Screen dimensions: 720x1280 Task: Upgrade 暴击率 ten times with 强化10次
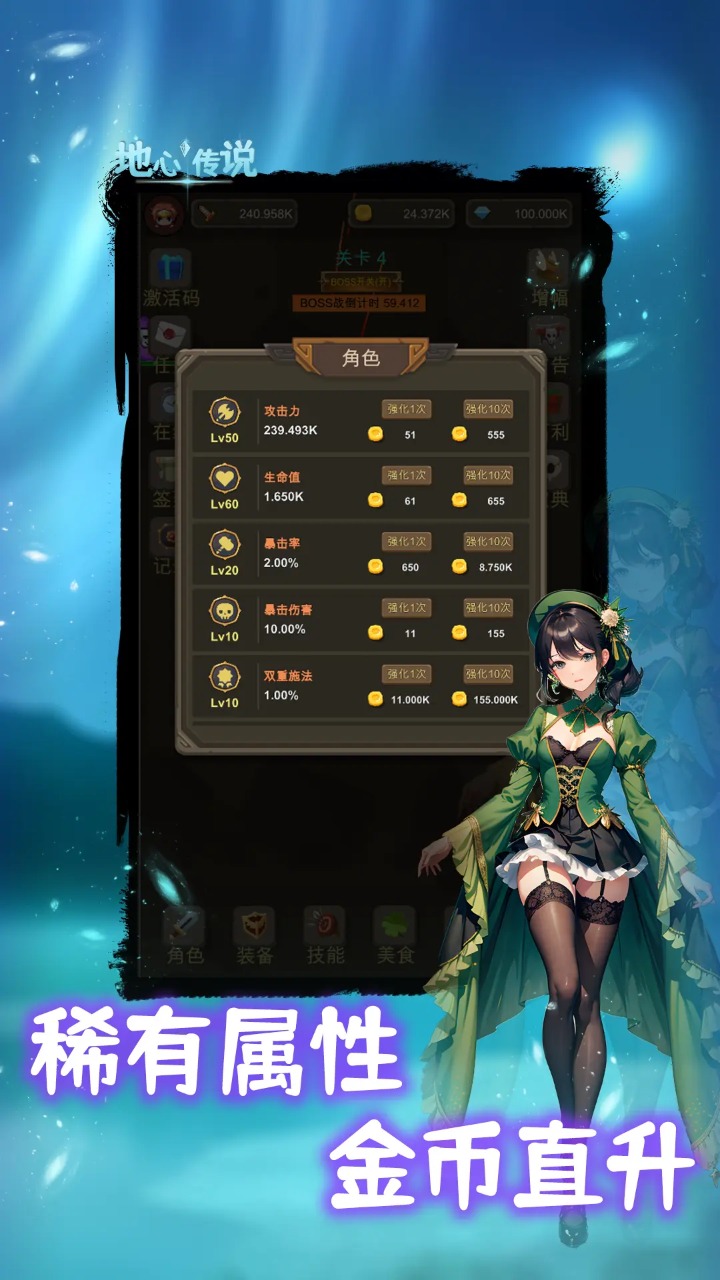tap(488, 541)
